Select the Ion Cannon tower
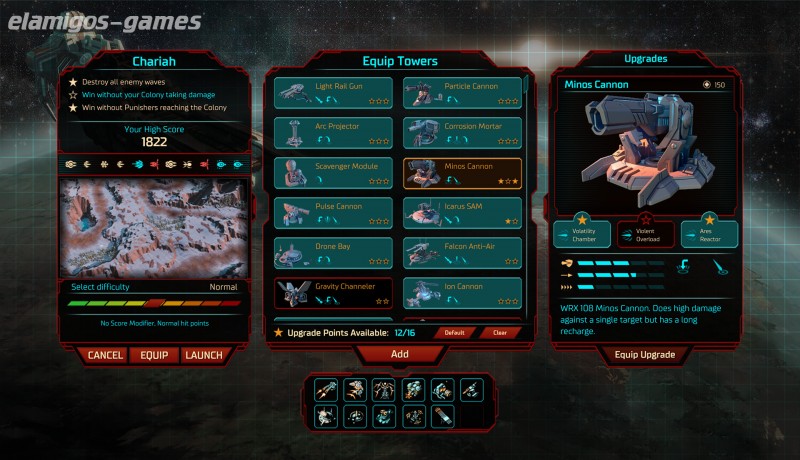Screen dimensions: 800x460 click(x=461, y=293)
